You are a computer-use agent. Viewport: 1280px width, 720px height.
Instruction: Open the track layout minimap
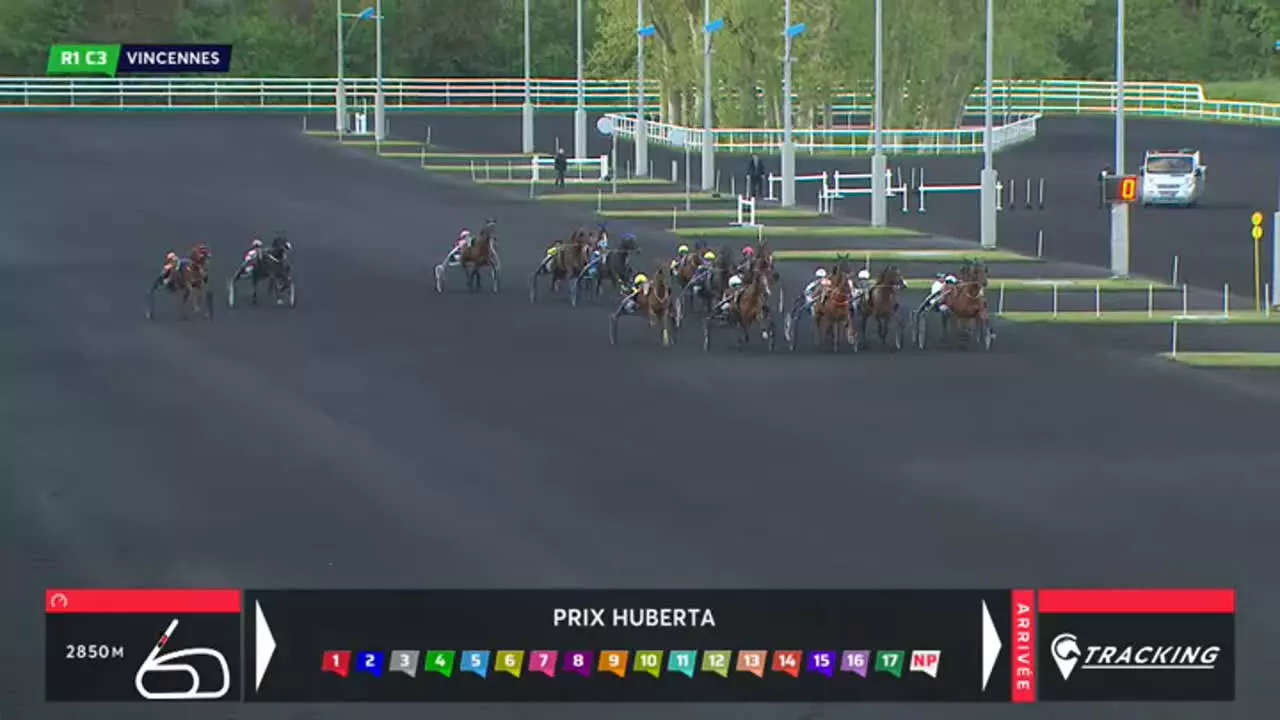[x=182, y=664]
